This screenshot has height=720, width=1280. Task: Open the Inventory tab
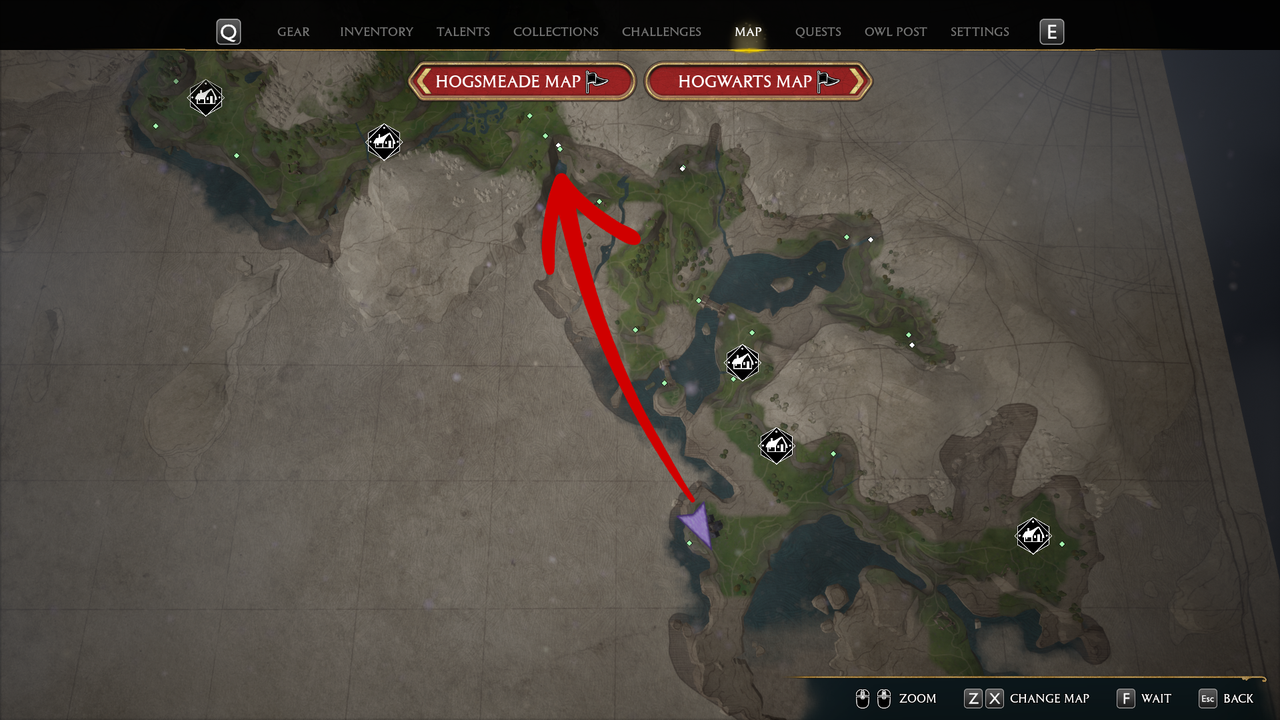377,31
